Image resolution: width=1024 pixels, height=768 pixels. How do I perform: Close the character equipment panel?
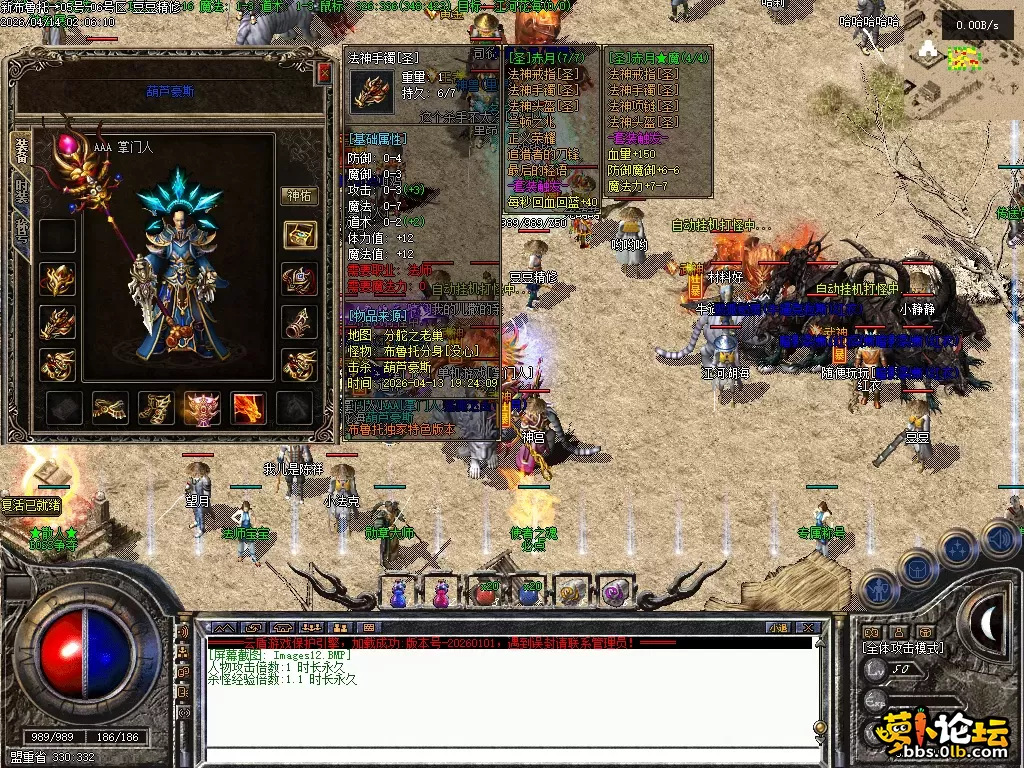[x=323, y=73]
